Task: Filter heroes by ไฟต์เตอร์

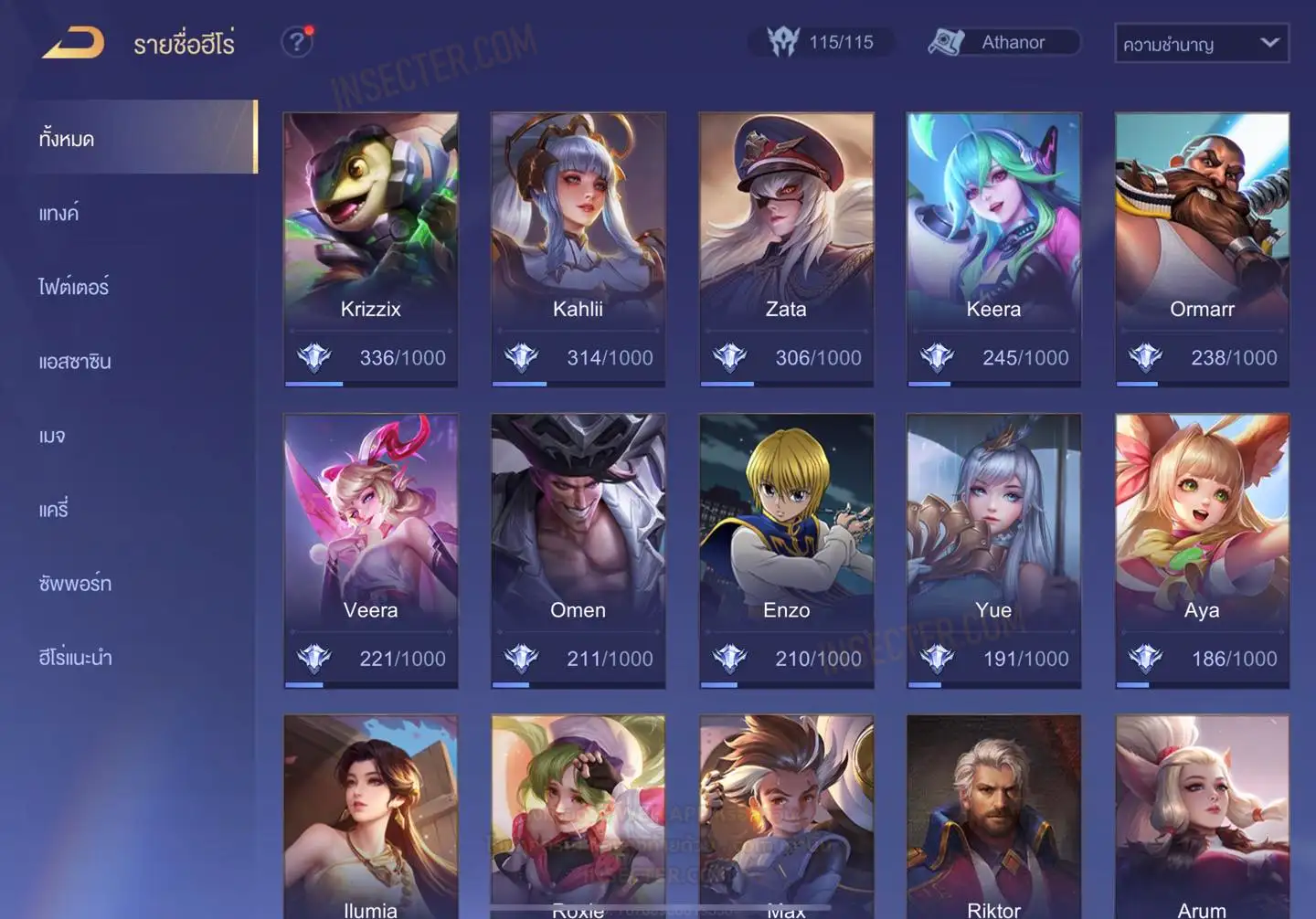Action: tap(74, 287)
